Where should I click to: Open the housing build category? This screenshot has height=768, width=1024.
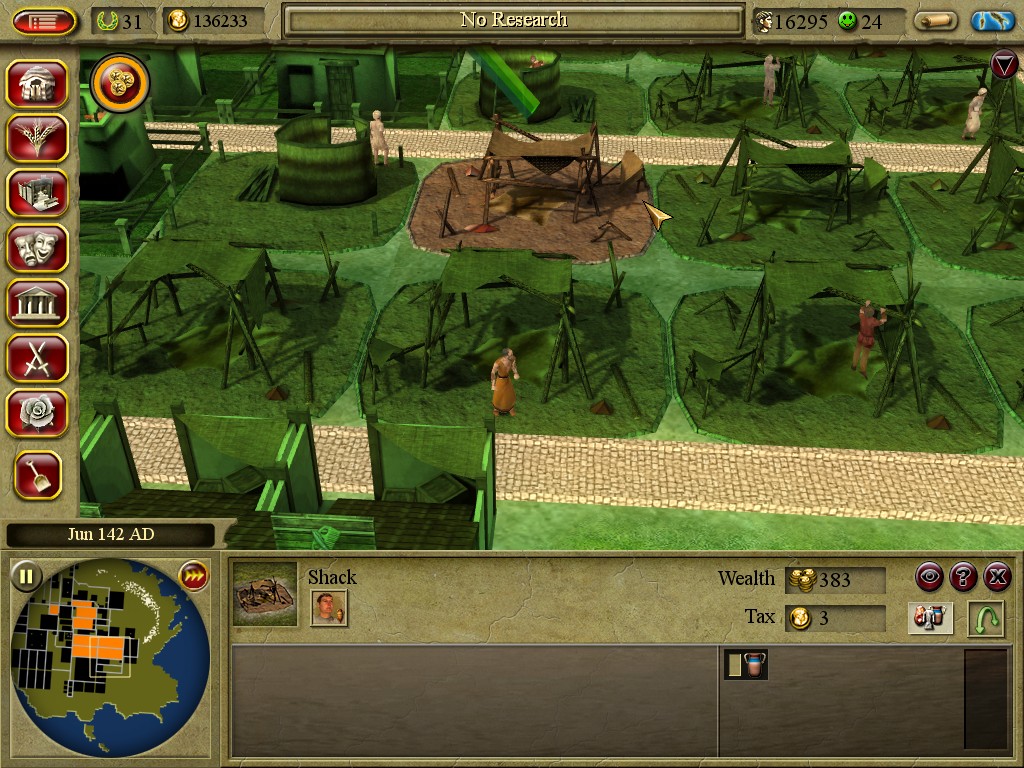[37, 84]
